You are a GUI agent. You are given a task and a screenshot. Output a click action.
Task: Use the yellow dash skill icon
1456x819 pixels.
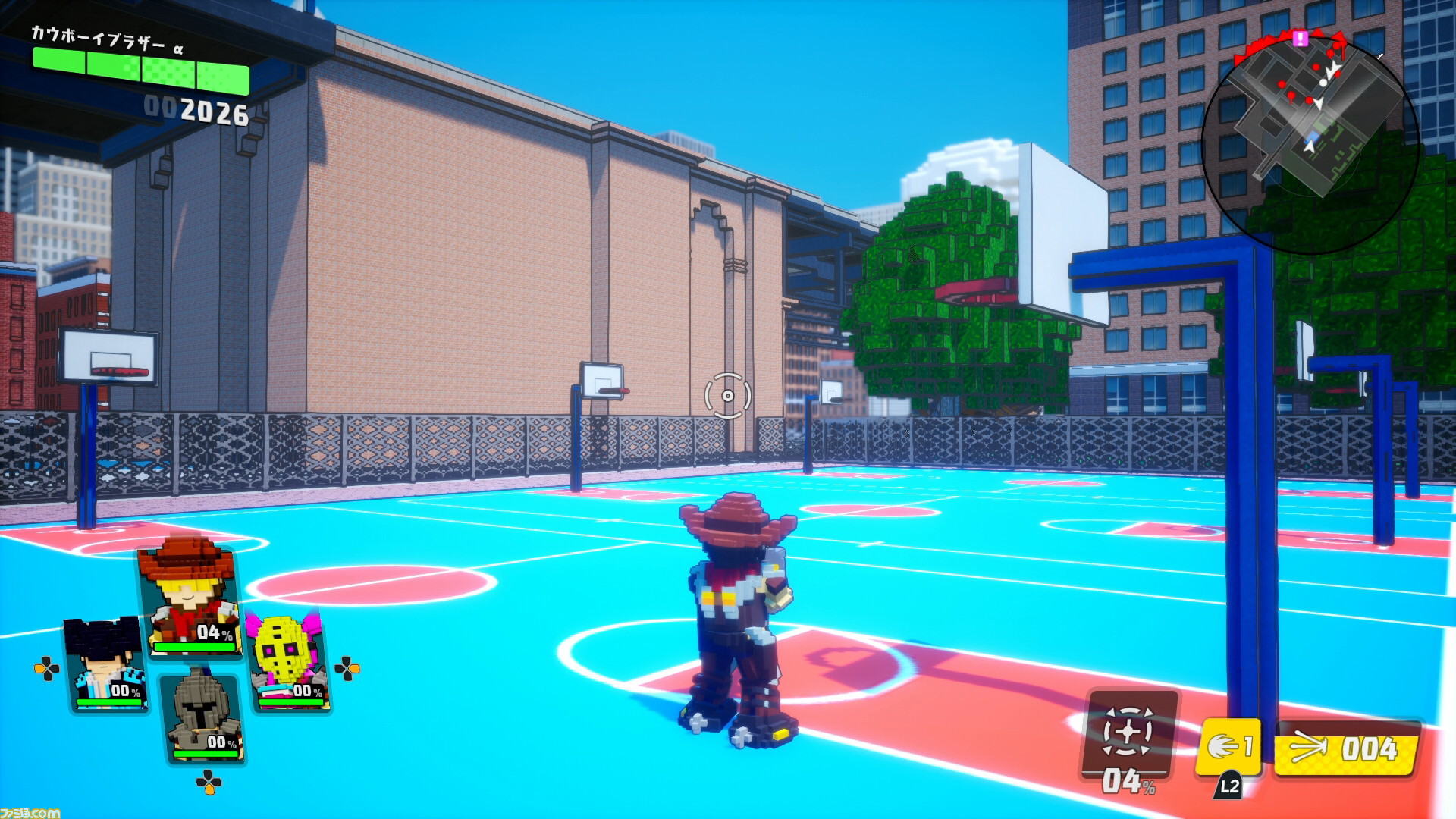[1228, 748]
